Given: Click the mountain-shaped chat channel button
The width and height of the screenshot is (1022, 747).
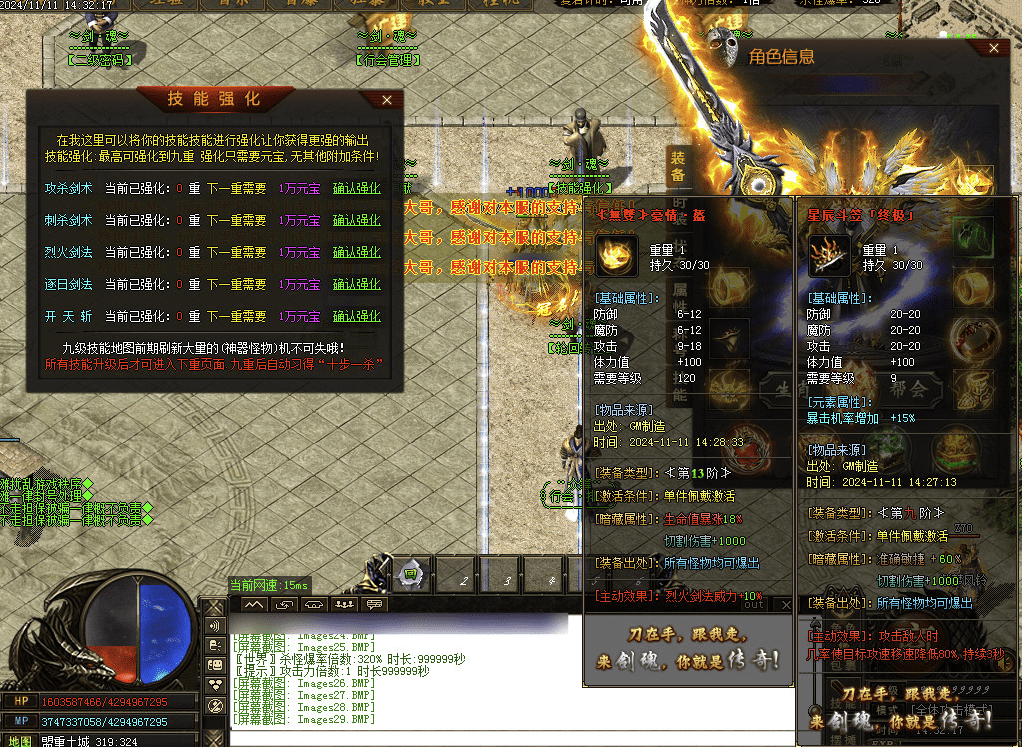Looking at the screenshot, I should point(254,604).
